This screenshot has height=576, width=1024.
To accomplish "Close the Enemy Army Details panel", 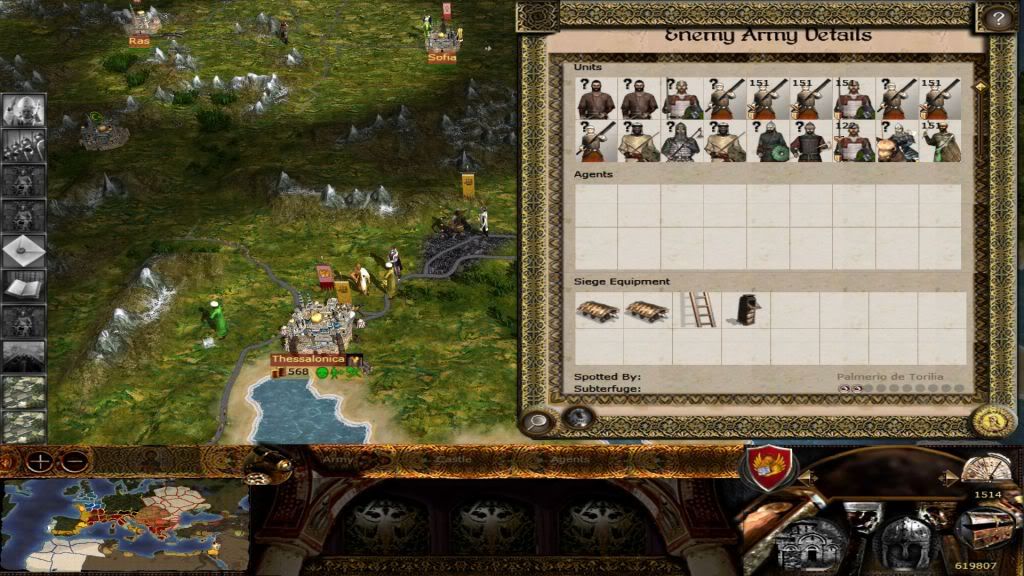I will click(992, 421).
